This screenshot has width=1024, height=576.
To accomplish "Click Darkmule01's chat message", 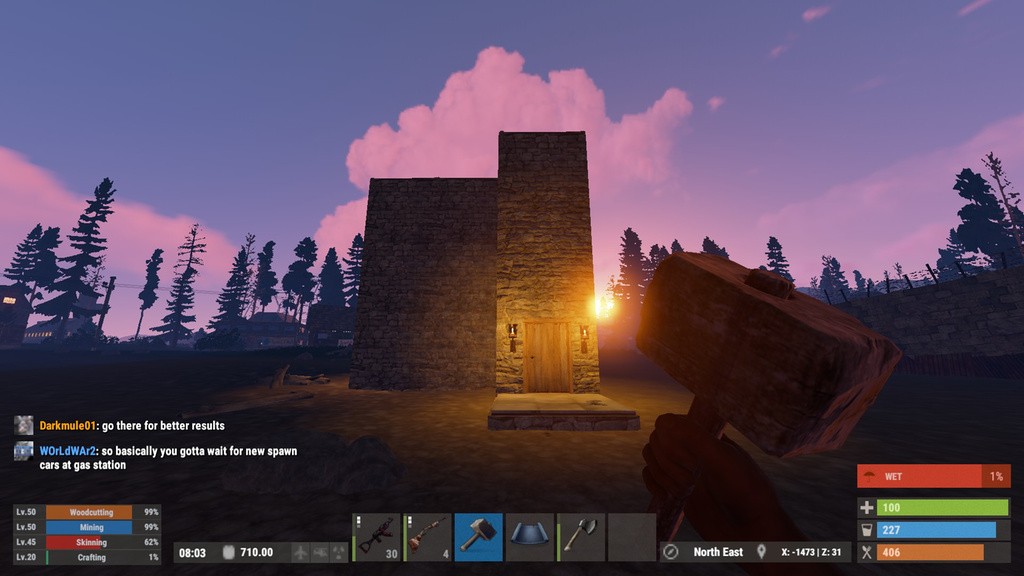I will tap(163, 426).
